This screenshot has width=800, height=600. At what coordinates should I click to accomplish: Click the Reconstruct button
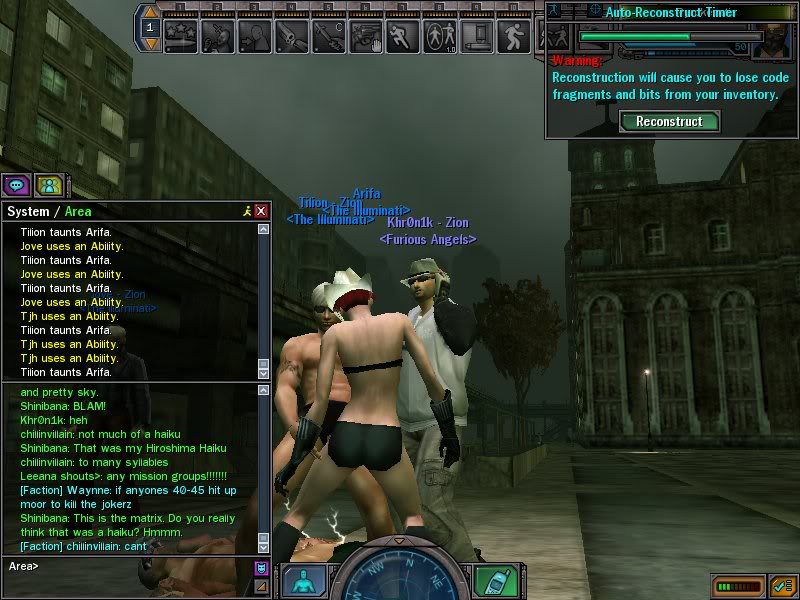click(x=669, y=121)
